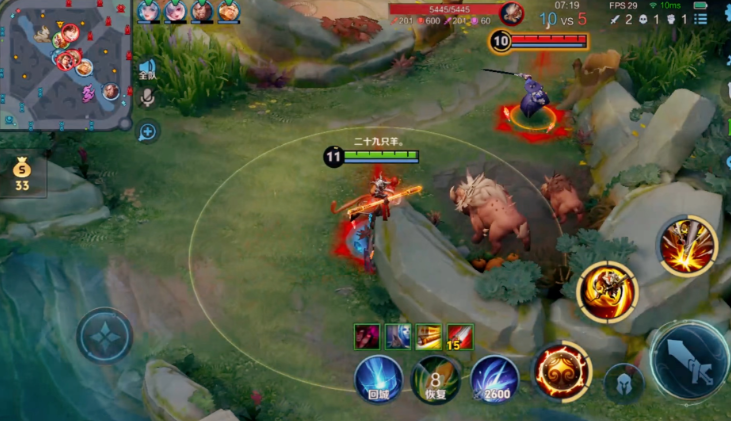Open the scoreboard list icon
This screenshot has width=731, height=421.
click(703, 18)
